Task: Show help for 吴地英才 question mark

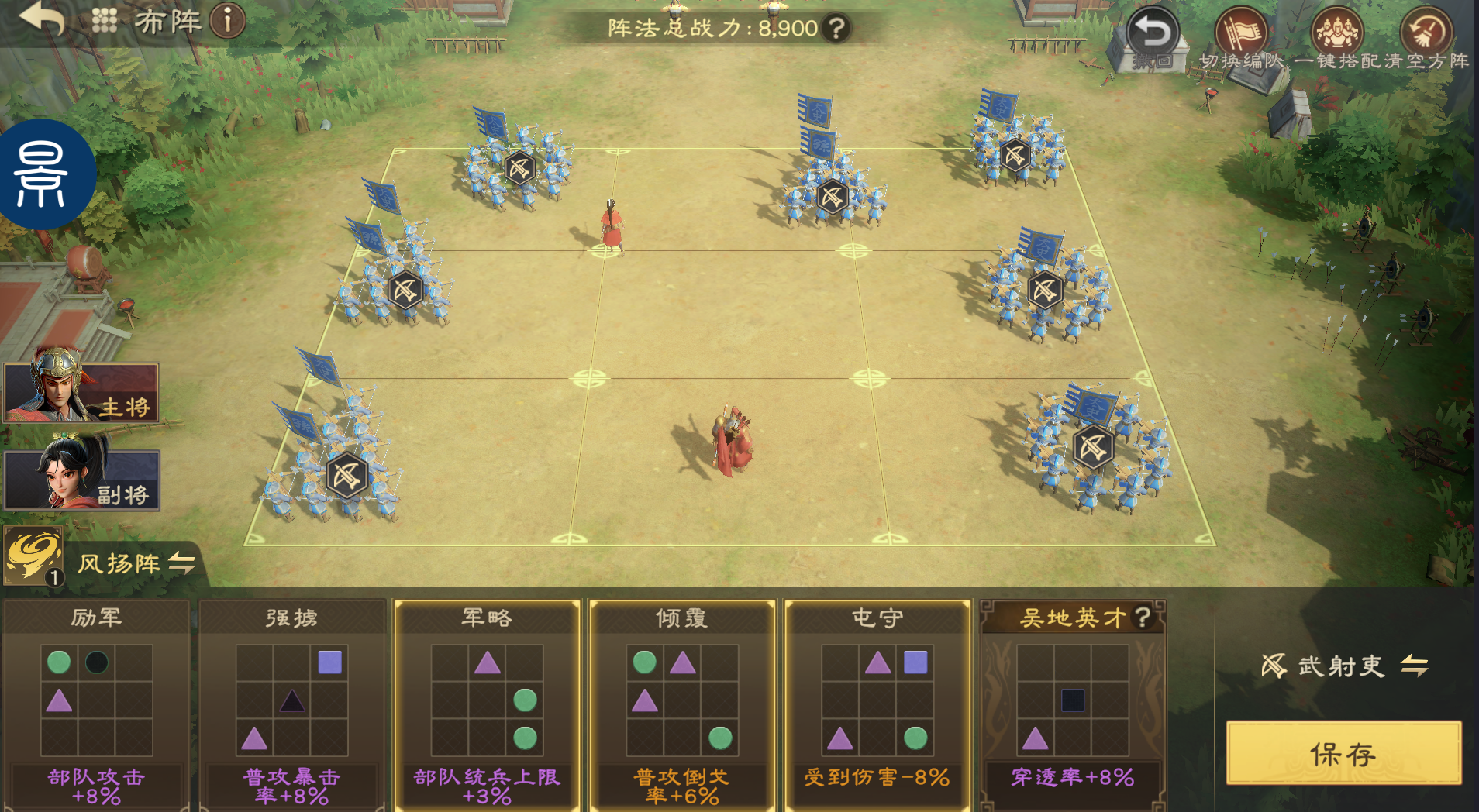Action: tap(1142, 617)
